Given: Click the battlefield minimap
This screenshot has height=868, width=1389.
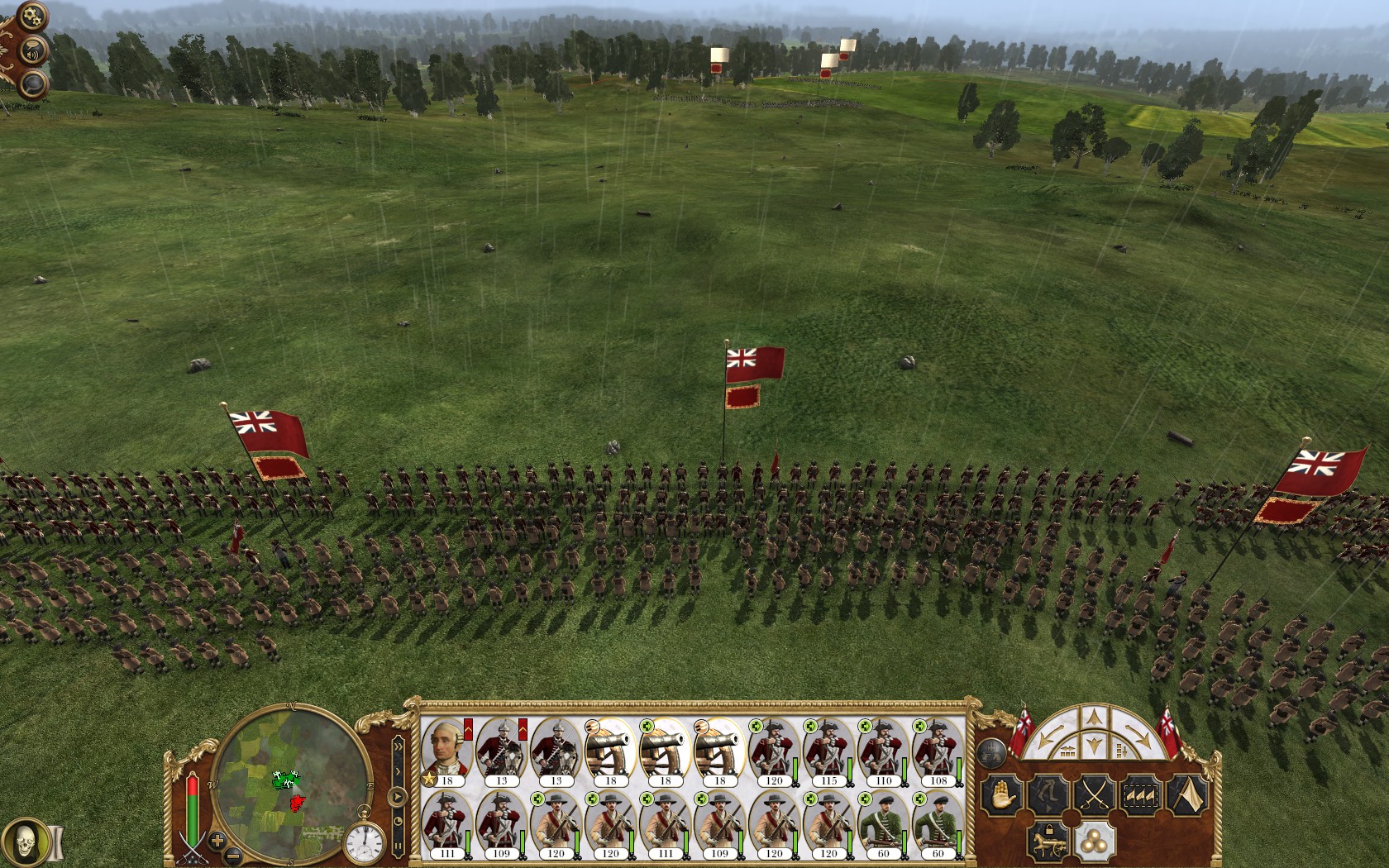Looking at the screenshot, I should (x=292, y=783).
